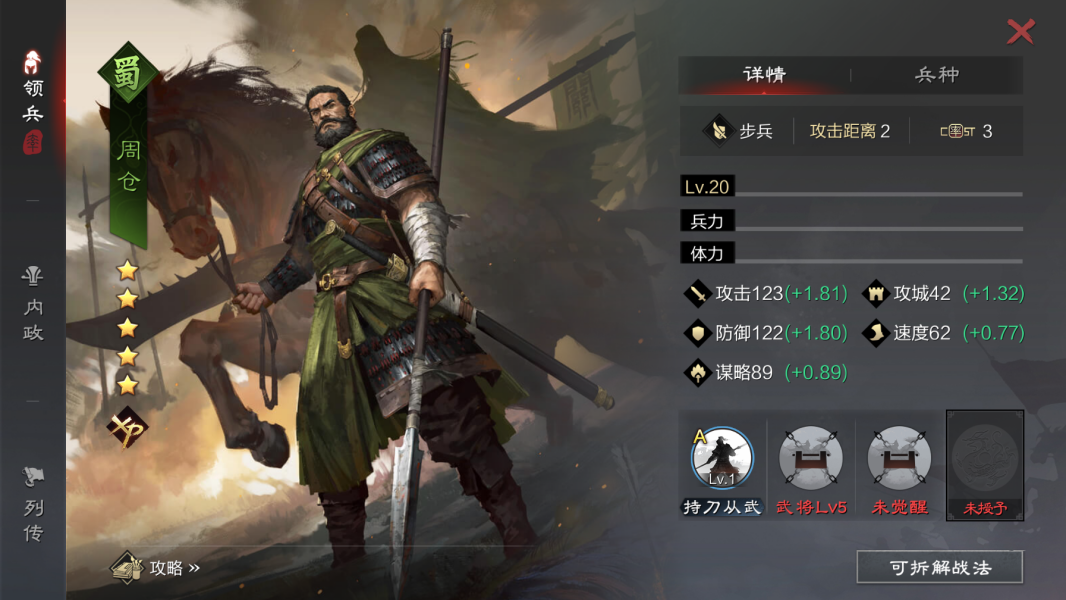Image resolution: width=1066 pixels, height=600 pixels.
Task: Open the 内政 internal affairs section
Action: [x=33, y=304]
